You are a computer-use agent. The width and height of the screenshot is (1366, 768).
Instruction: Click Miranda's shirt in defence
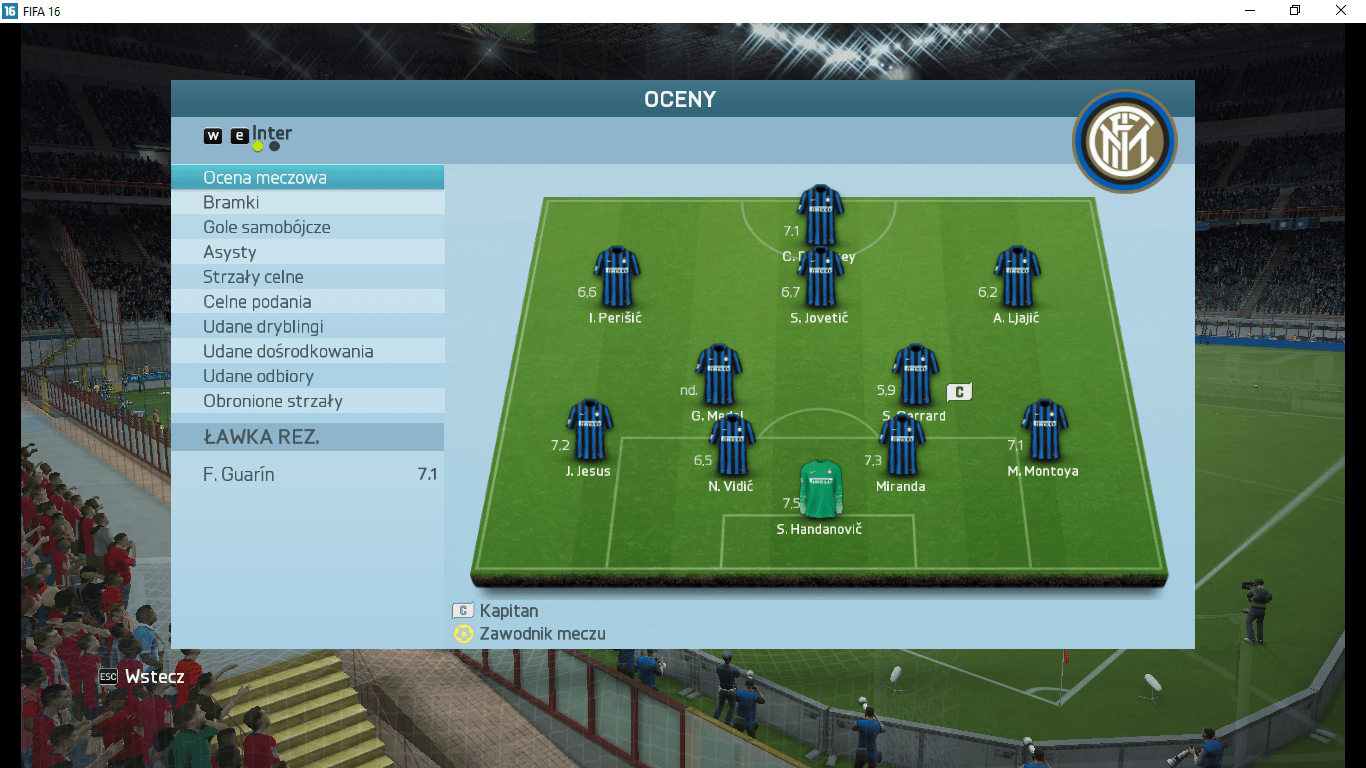click(901, 446)
